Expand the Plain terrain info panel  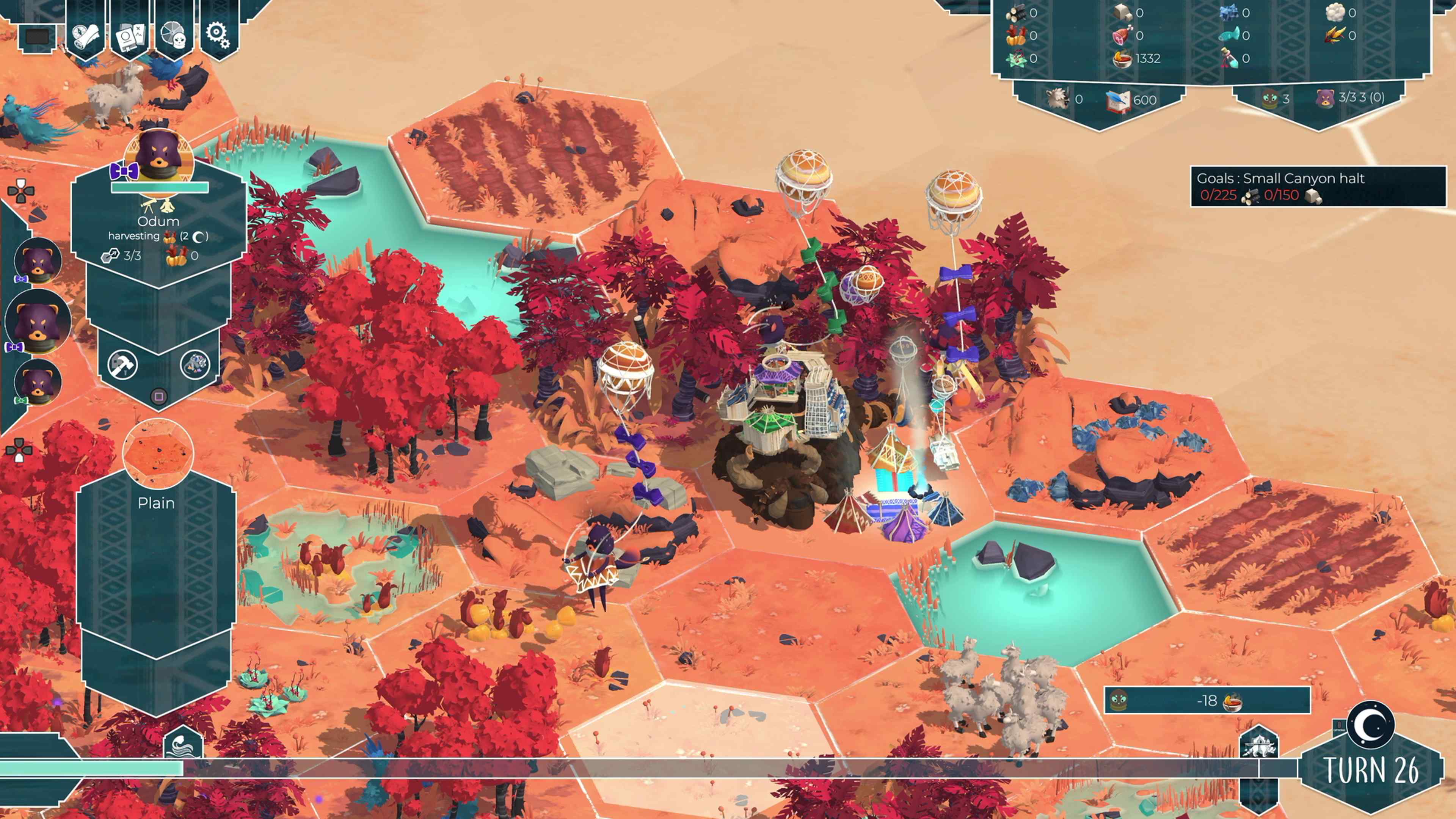click(157, 503)
